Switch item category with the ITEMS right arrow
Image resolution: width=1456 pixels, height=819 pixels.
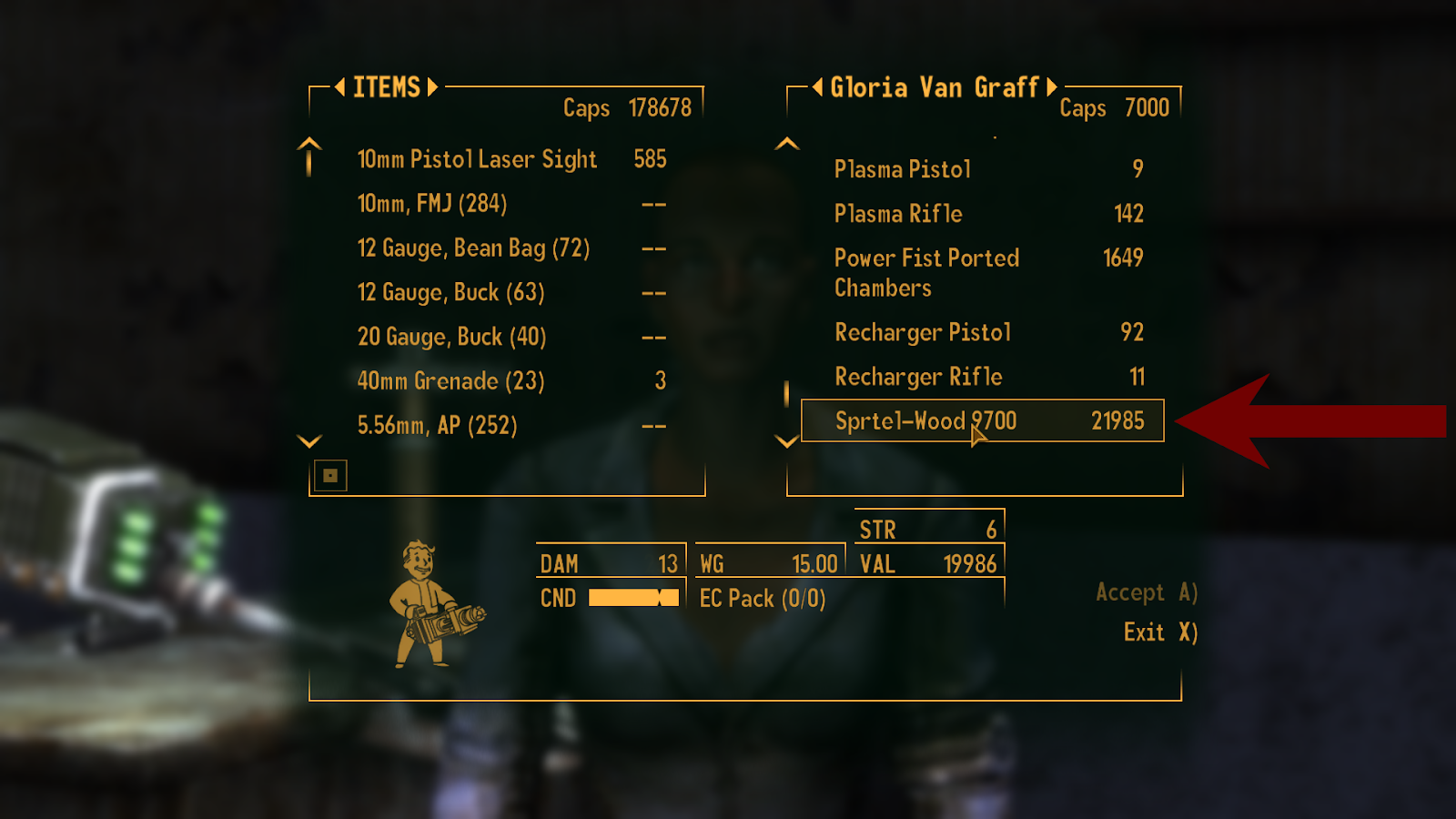click(x=434, y=87)
